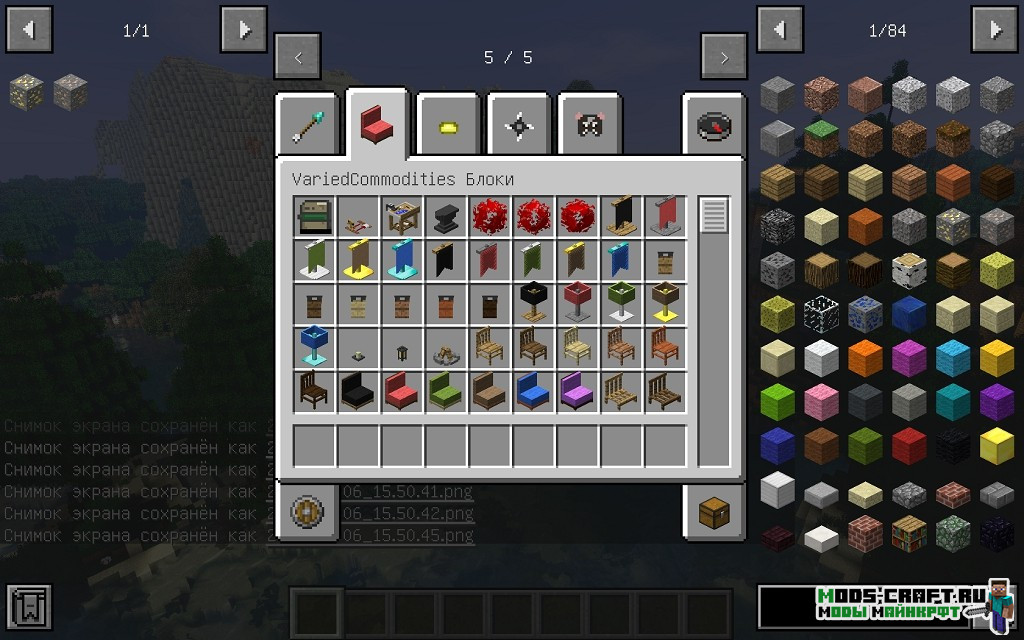Go to the next creative tab page
The height and width of the screenshot is (640, 1024).
coord(724,57)
